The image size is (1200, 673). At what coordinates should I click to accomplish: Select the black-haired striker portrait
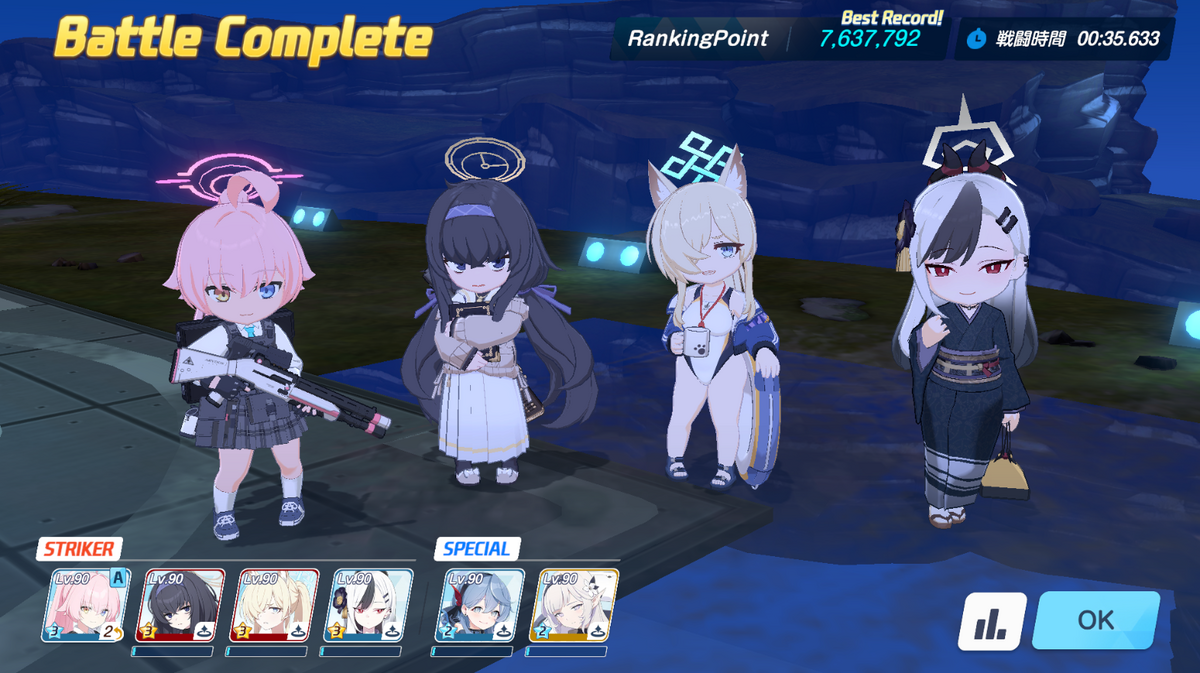[x=181, y=605]
